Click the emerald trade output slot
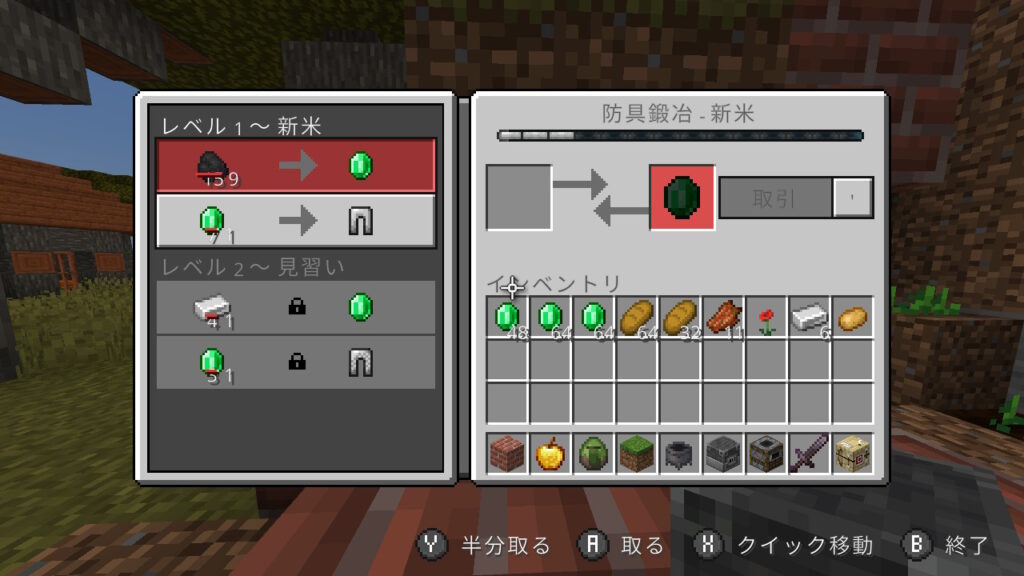 click(x=682, y=197)
